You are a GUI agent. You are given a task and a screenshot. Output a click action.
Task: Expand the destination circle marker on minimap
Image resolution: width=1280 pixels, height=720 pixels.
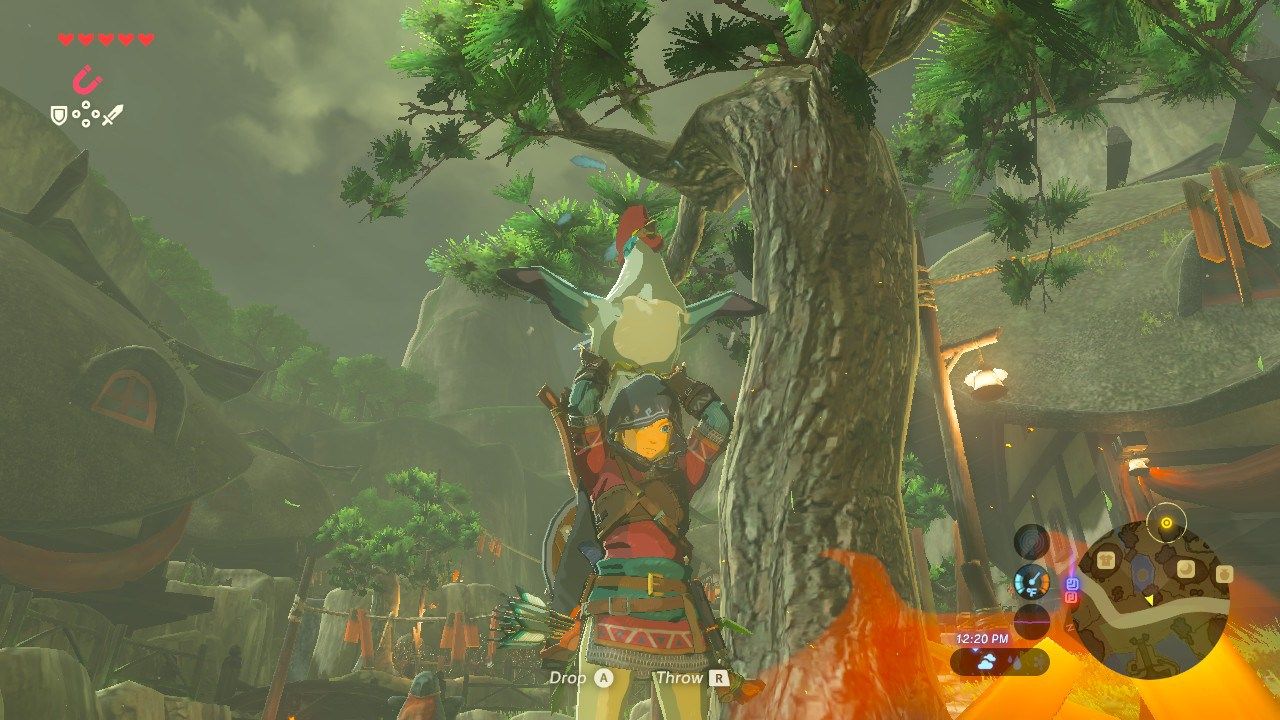[1166, 522]
